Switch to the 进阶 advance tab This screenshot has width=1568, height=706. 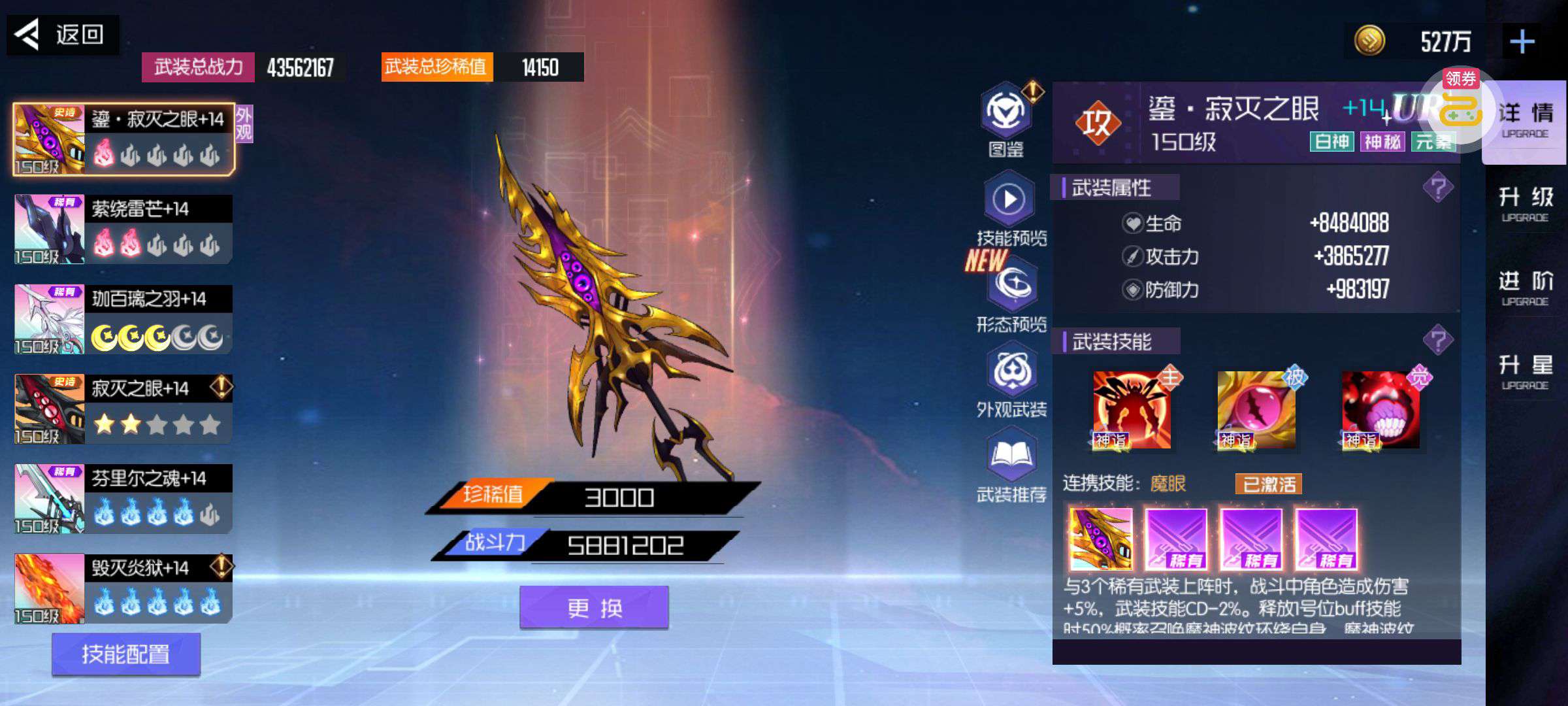pos(1525,287)
